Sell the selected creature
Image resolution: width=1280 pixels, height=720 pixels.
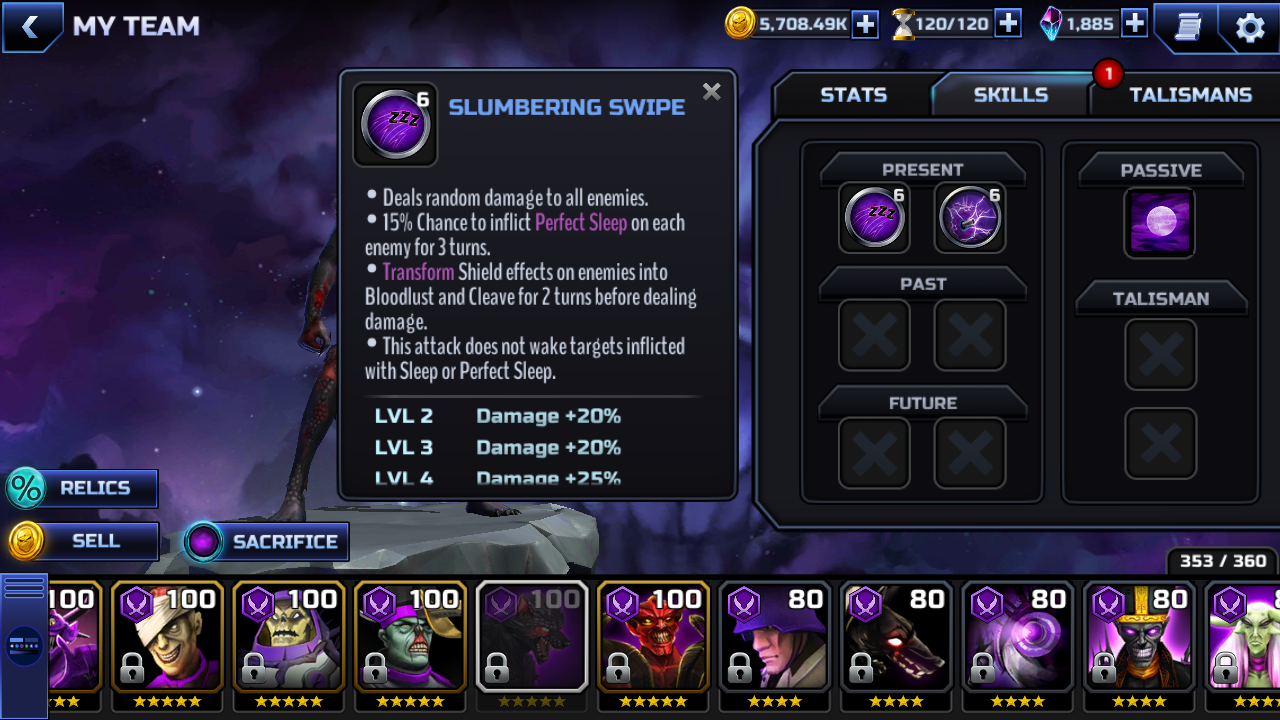(x=84, y=541)
